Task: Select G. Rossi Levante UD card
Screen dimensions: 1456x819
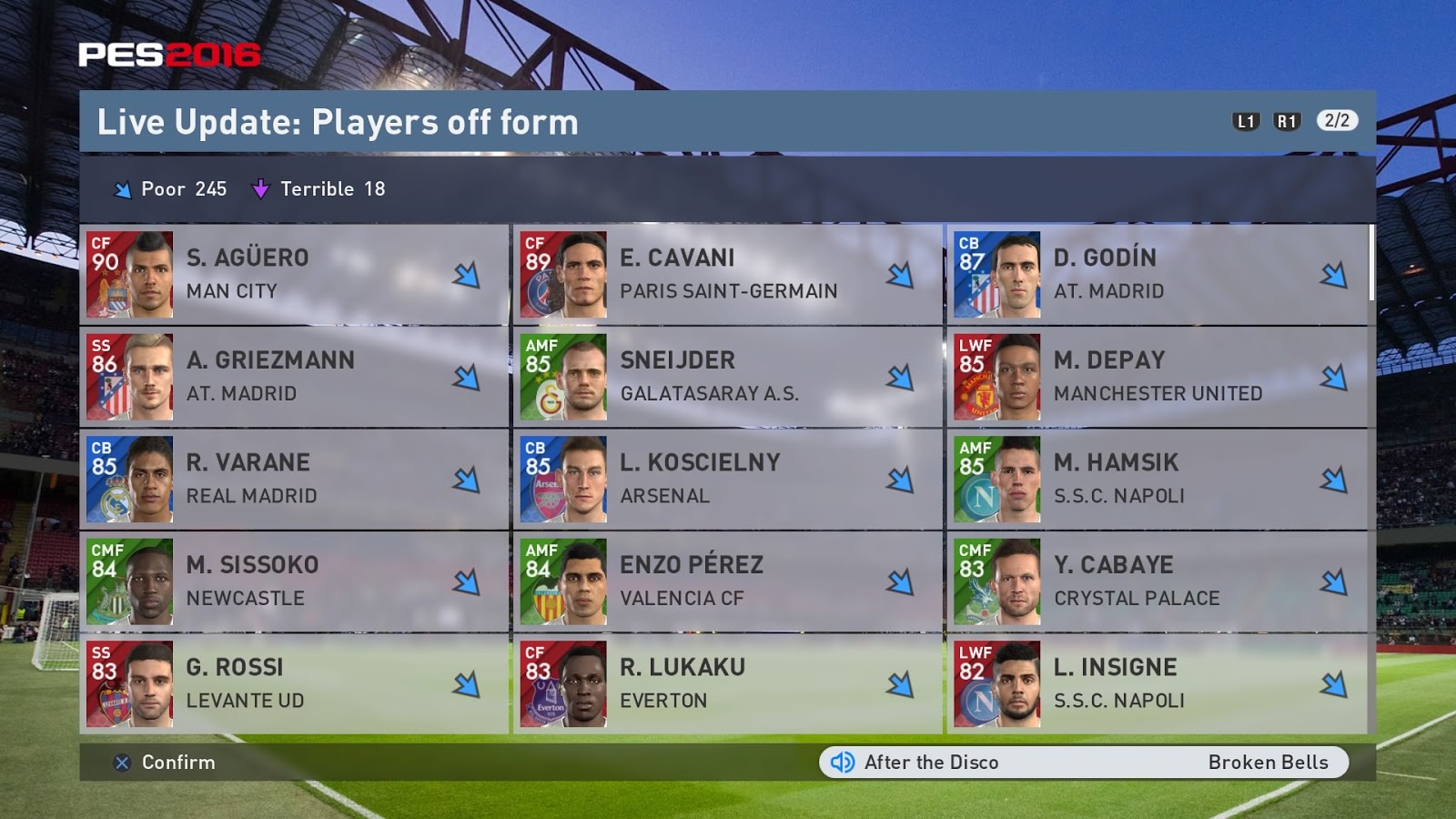Action: tap(293, 683)
